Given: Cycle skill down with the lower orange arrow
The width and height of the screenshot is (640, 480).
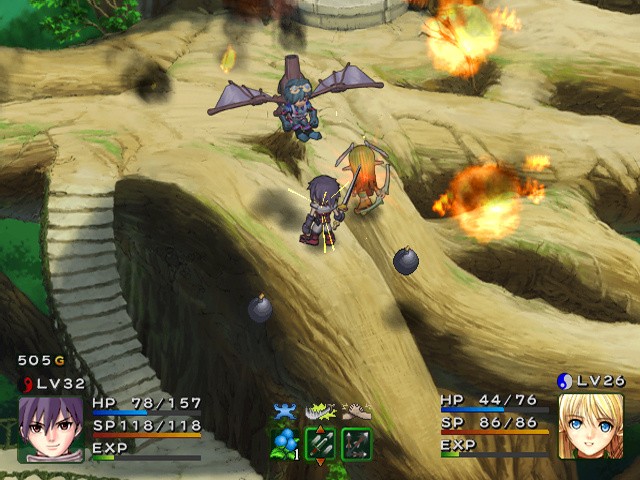Looking at the screenshot, I should 320,461.
